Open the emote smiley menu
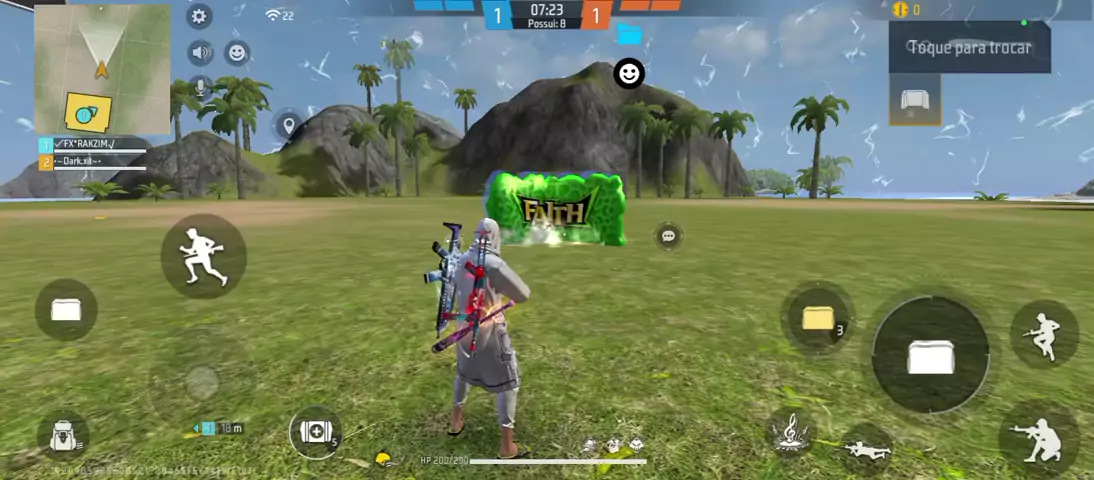This screenshot has width=1094, height=480. (x=237, y=52)
